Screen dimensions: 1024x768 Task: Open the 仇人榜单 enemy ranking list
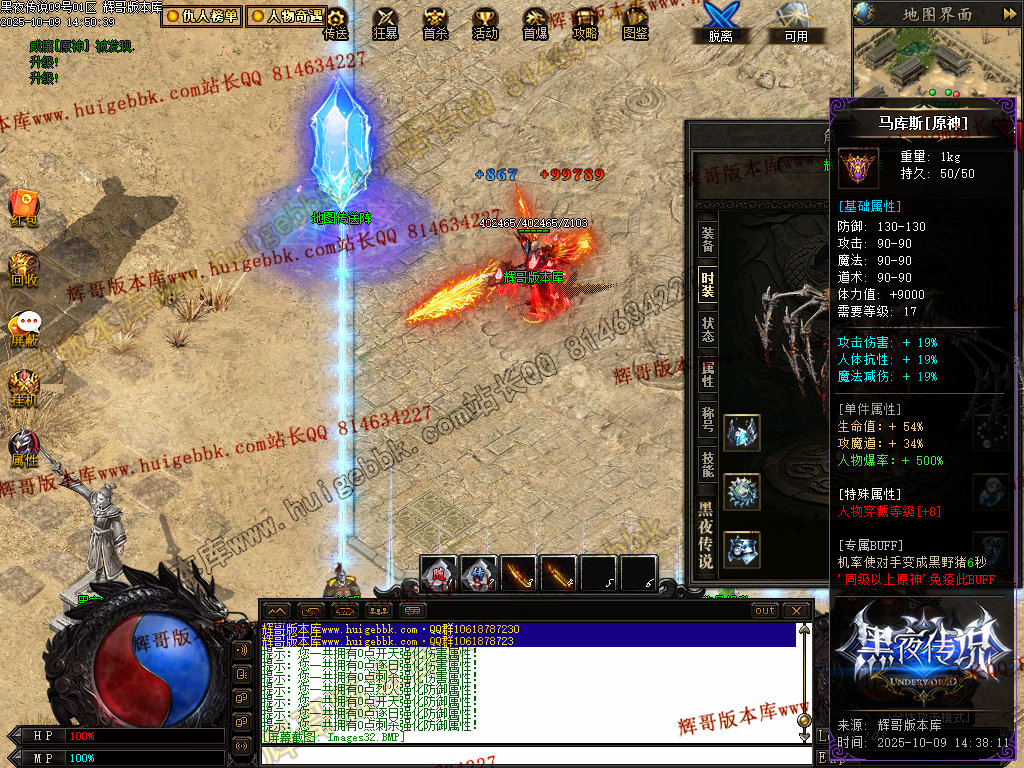pyautogui.click(x=201, y=16)
